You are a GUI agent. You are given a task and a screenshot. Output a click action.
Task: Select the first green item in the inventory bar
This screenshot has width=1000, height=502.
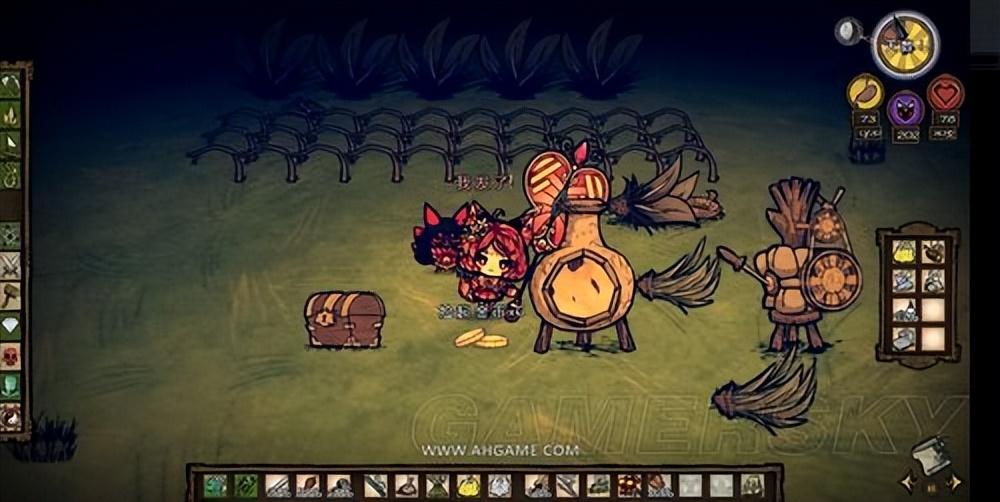click(x=214, y=486)
